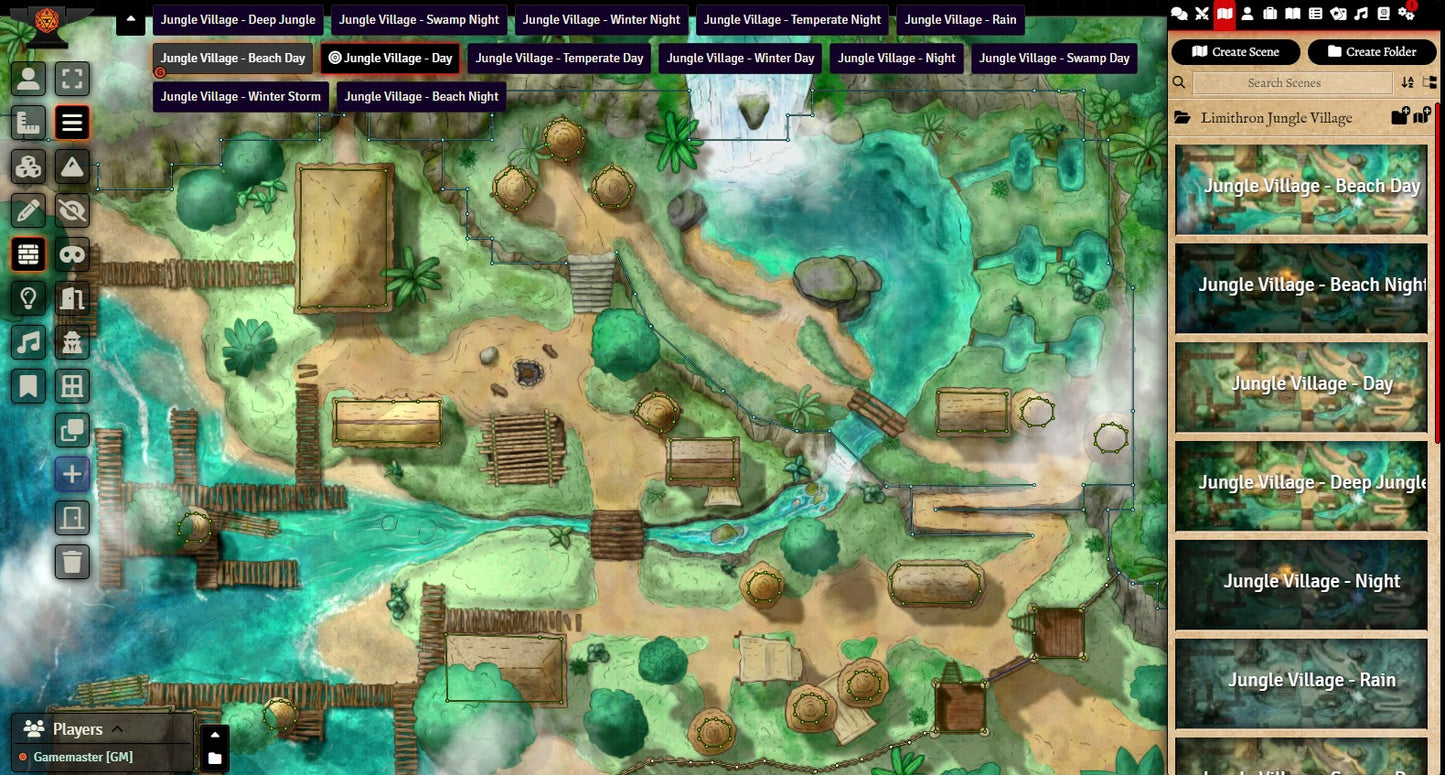
Task: Open the Jungle Village - Beach Night thumbnail
Action: coord(1301,285)
